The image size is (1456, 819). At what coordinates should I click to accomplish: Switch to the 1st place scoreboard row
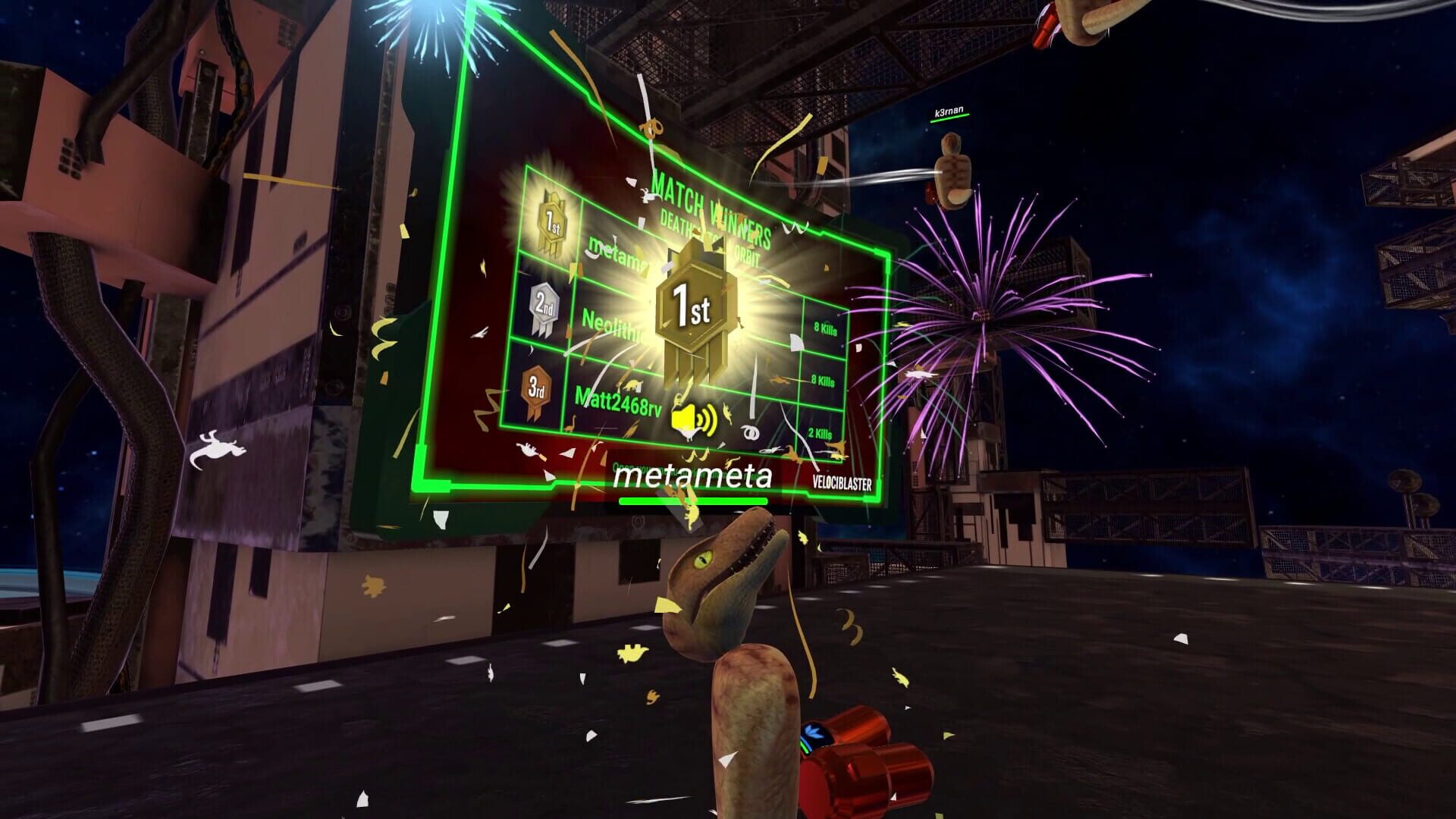[x=599, y=243]
